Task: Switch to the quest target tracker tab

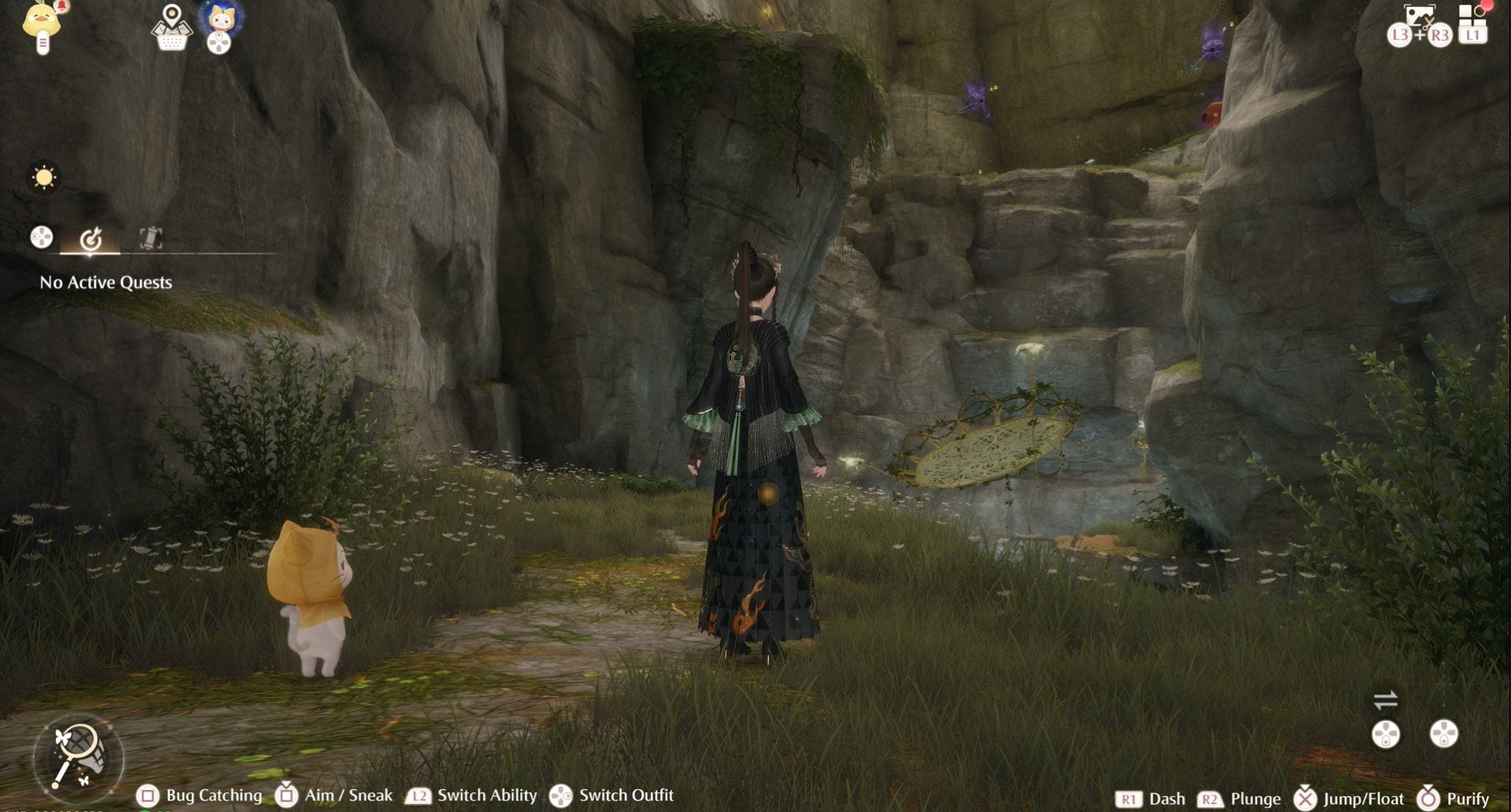Action: (91, 238)
